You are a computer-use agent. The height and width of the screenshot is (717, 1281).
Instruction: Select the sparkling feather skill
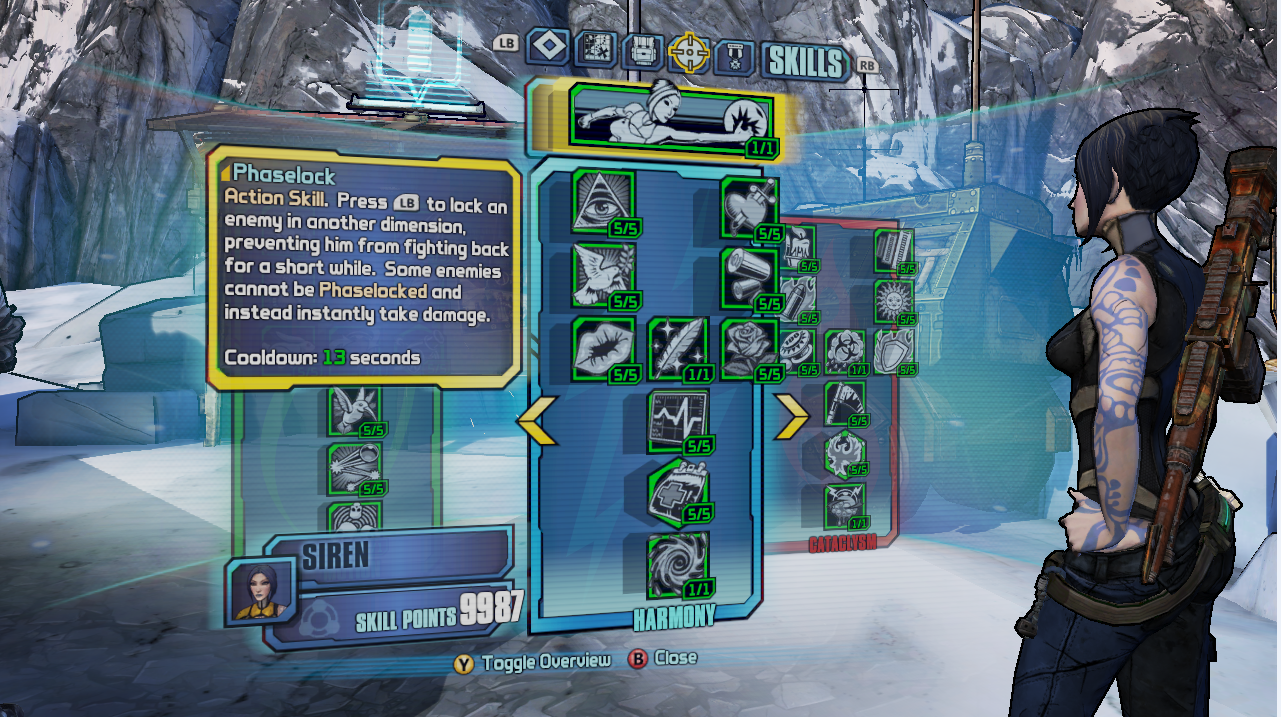pyautogui.click(x=677, y=347)
